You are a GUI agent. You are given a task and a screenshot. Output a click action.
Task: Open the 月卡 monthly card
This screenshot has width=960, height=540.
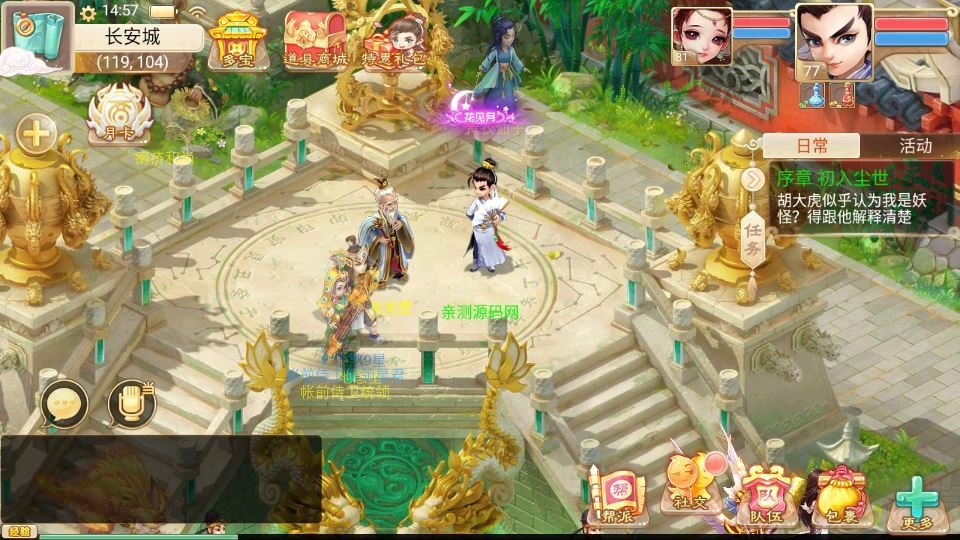click(119, 118)
